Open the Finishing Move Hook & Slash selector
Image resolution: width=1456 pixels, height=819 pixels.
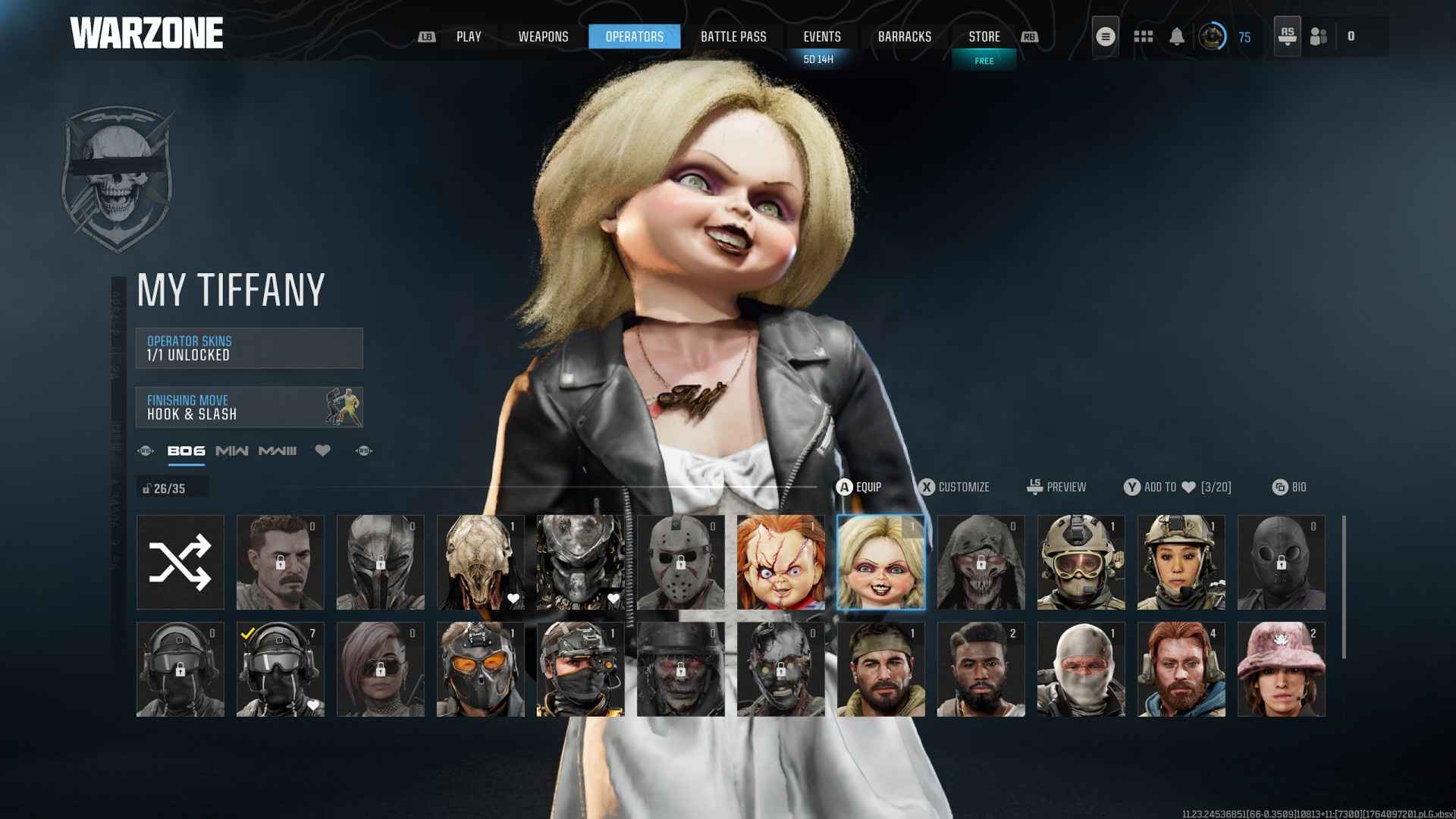pos(249,407)
